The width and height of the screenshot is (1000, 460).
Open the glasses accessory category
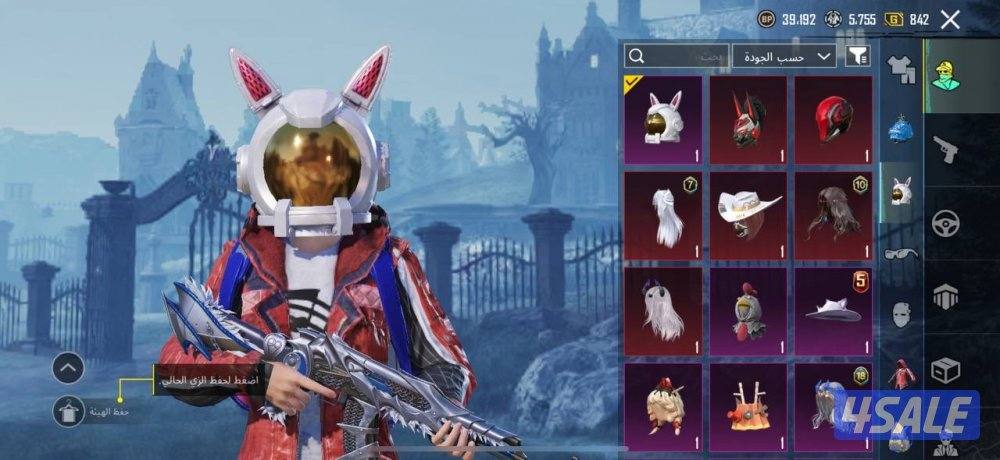[x=900, y=254]
